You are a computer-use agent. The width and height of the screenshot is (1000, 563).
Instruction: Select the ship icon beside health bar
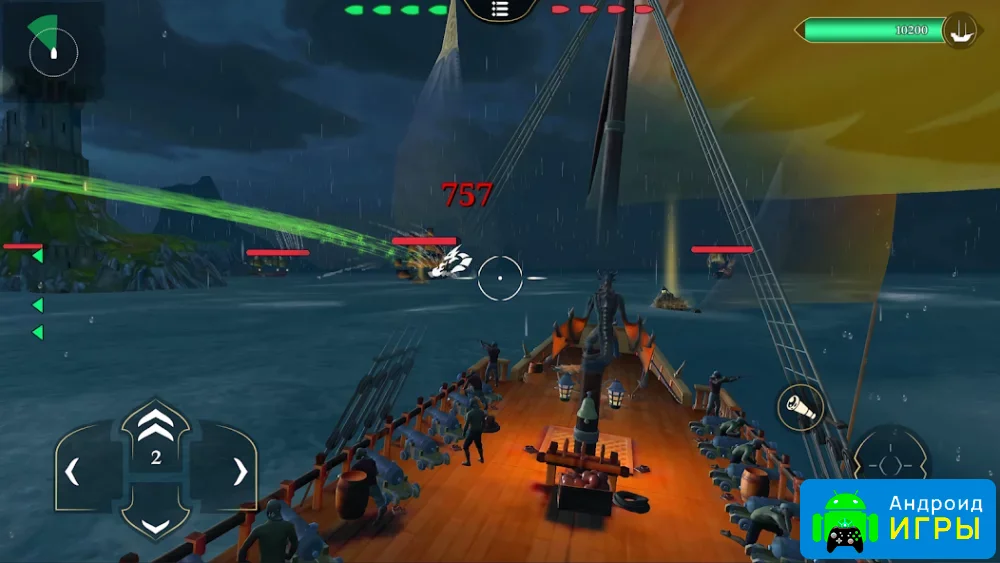(961, 30)
